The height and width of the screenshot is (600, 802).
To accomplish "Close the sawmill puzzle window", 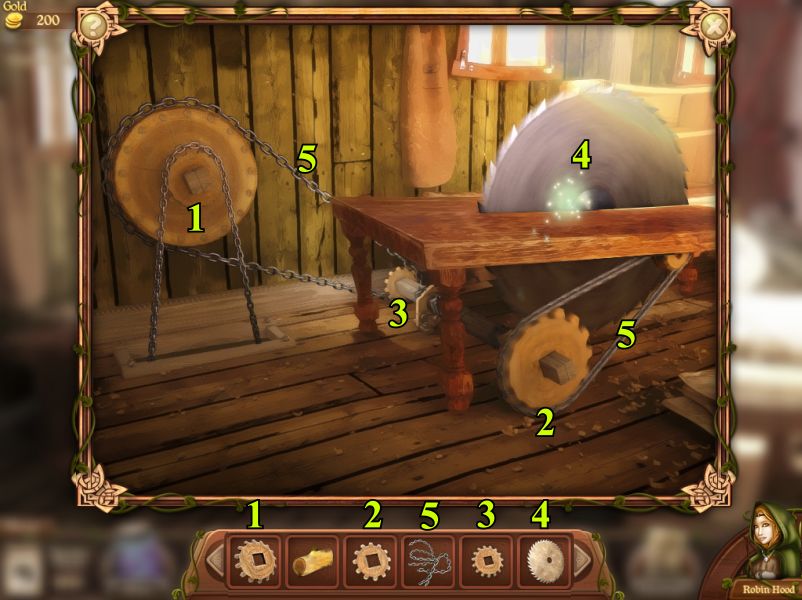I will coord(713,24).
